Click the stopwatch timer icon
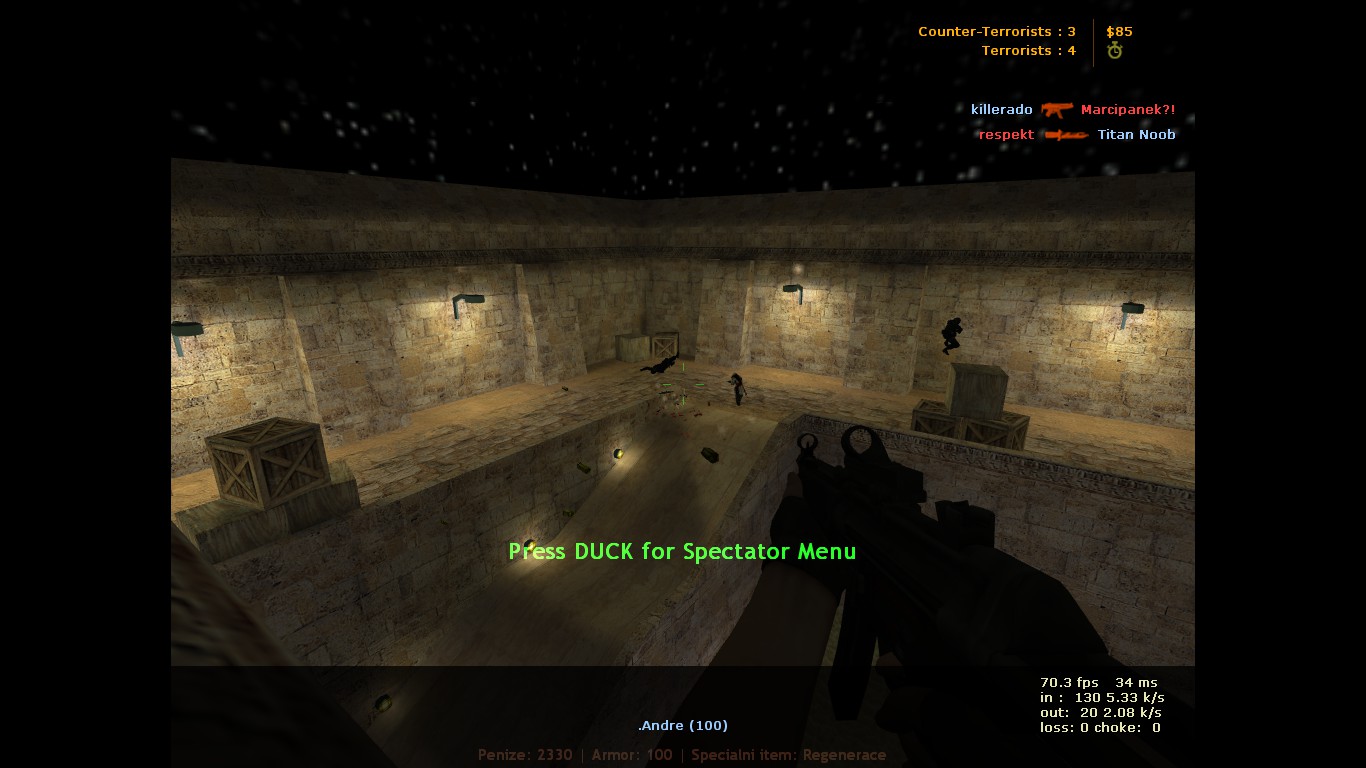This screenshot has height=768, width=1366. [x=1115, y=51]
